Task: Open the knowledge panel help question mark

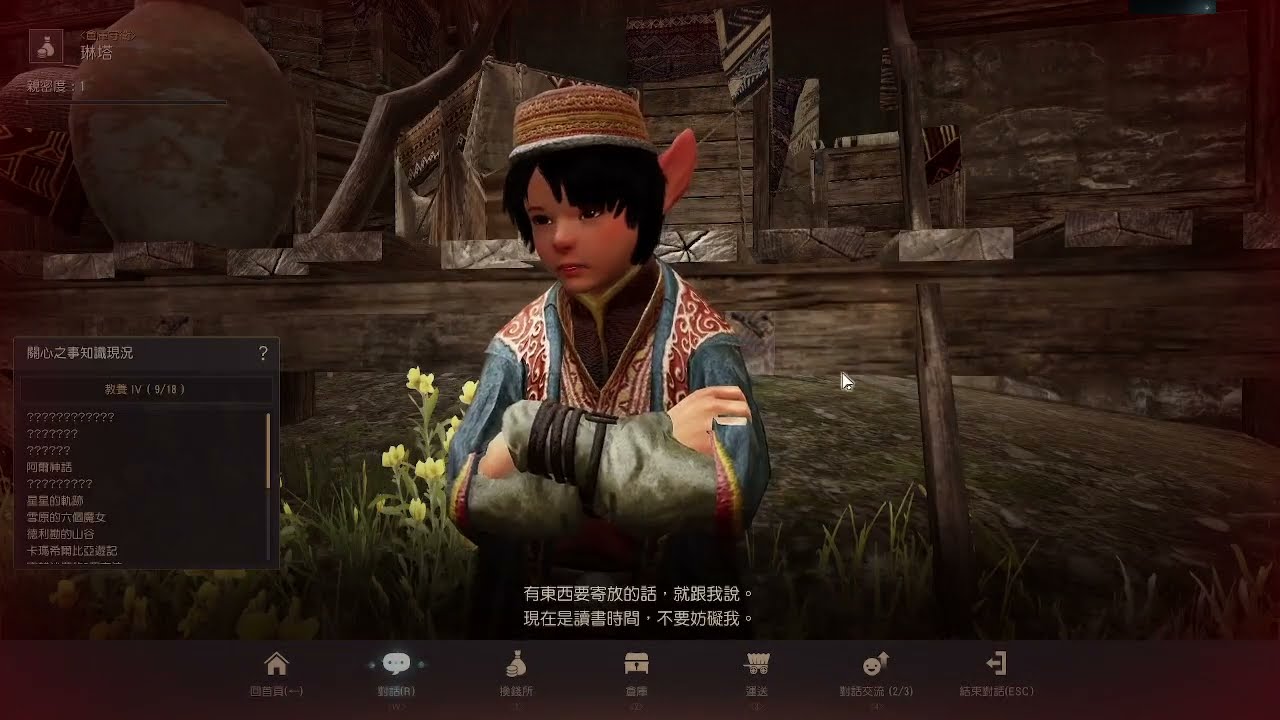Action: tap(263, 353)
